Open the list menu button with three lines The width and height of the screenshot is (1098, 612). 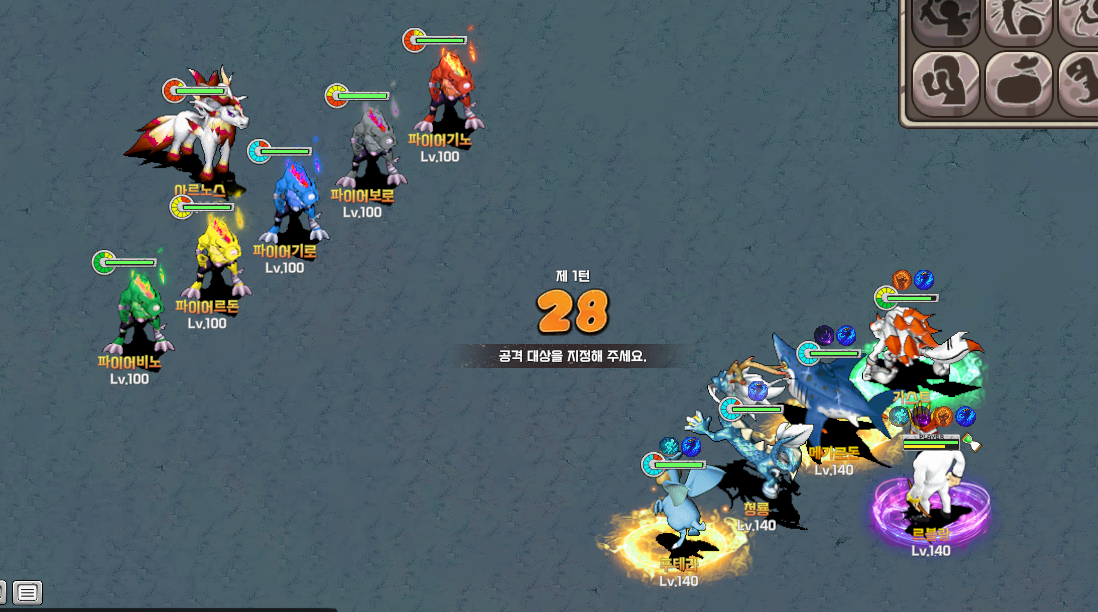pyautogui.click(x=28, y=592)
